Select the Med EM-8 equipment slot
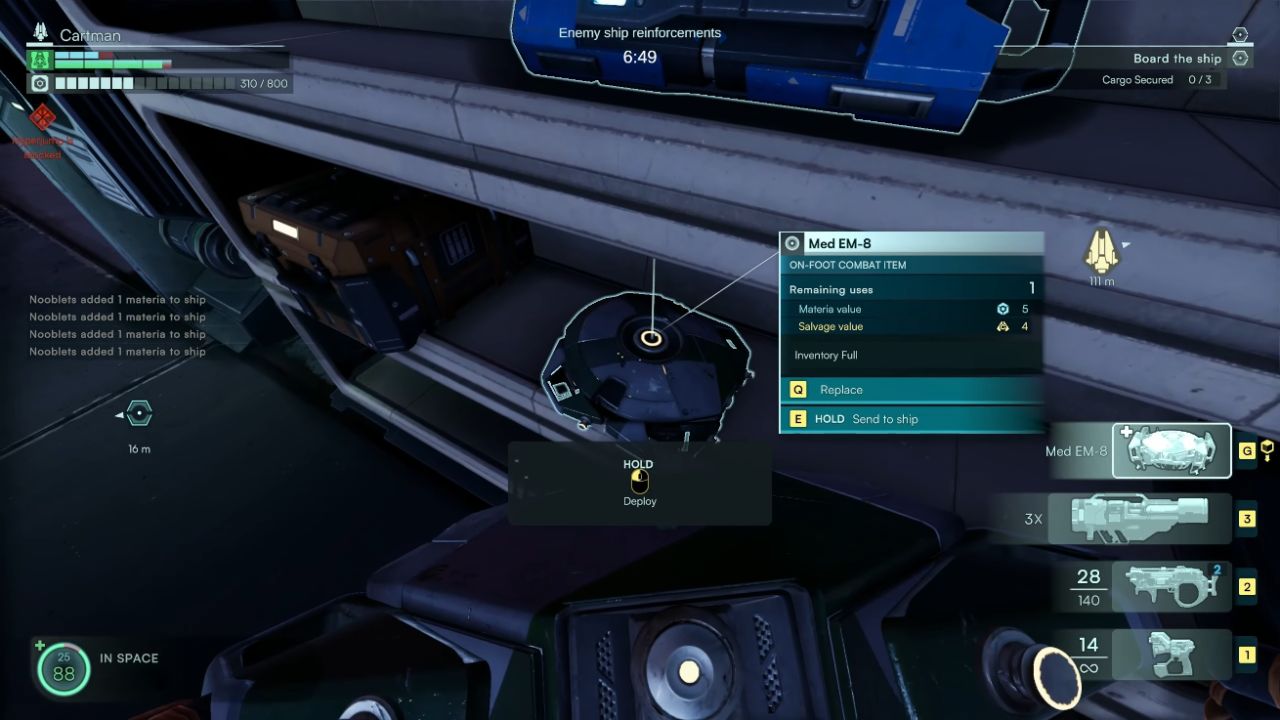This screenshot has height=720, width=1280. [1171, 451]
